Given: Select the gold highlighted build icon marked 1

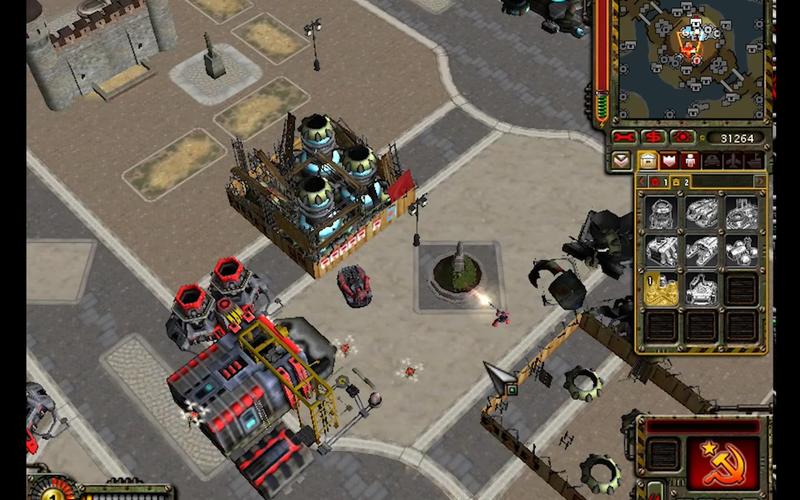Looking at the screenshot, I should click(659, 289).
